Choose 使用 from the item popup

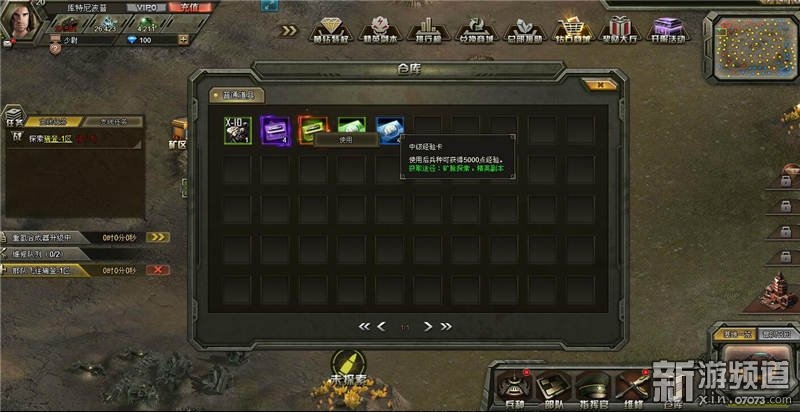(x=345, y=140)
